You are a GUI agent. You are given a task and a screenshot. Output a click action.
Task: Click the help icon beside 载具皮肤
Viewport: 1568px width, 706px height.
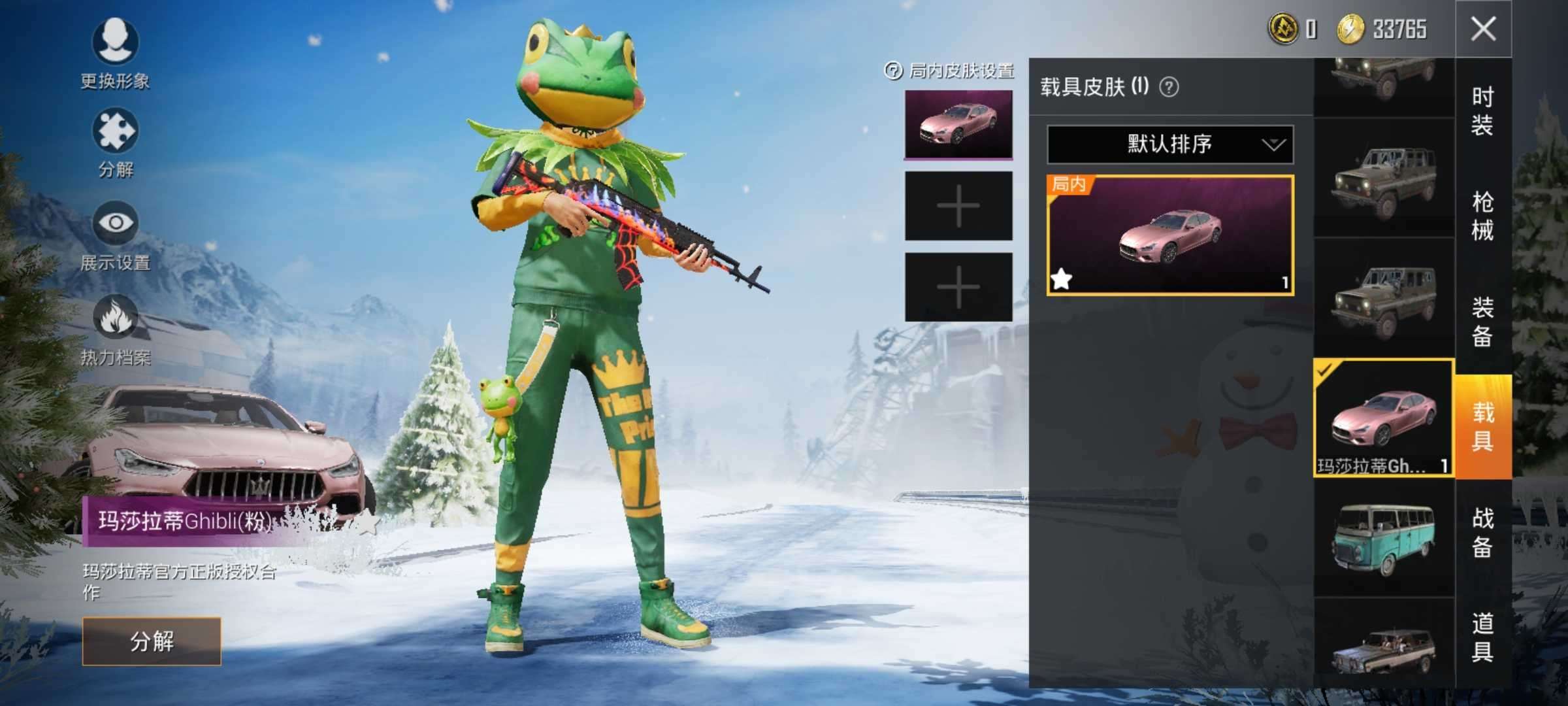pos(1169,87)
